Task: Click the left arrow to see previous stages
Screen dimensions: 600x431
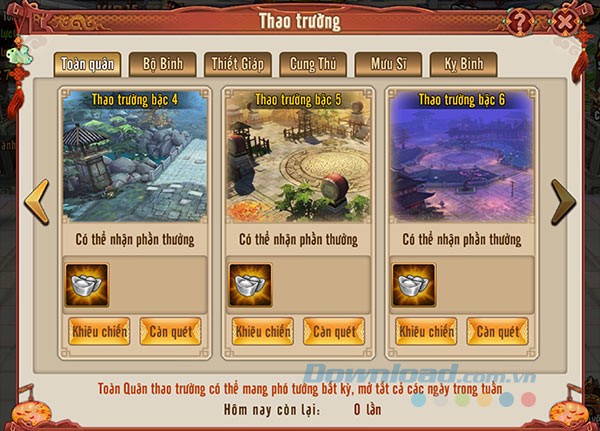Action: point(37,202)
